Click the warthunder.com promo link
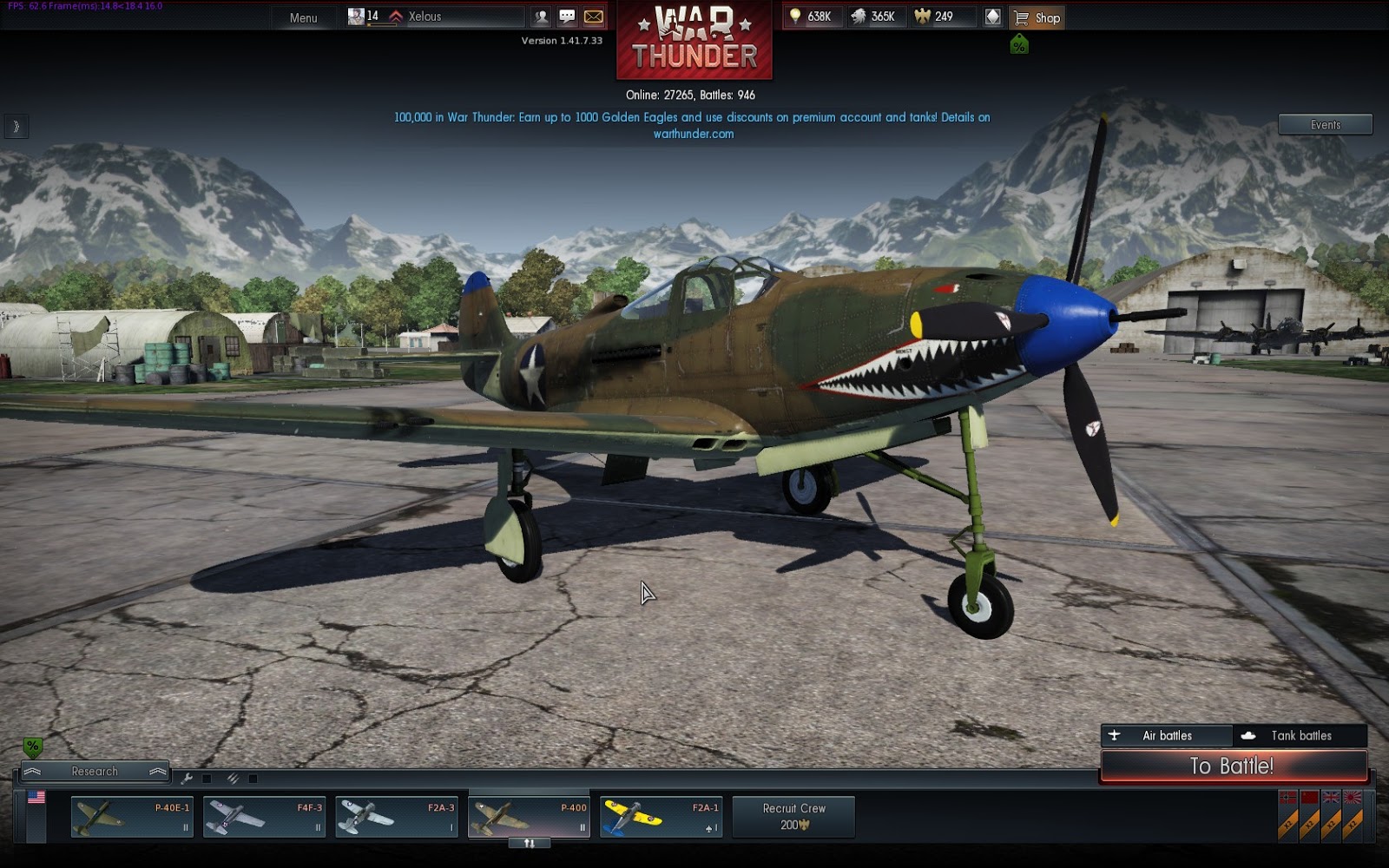 pos(693,134)
